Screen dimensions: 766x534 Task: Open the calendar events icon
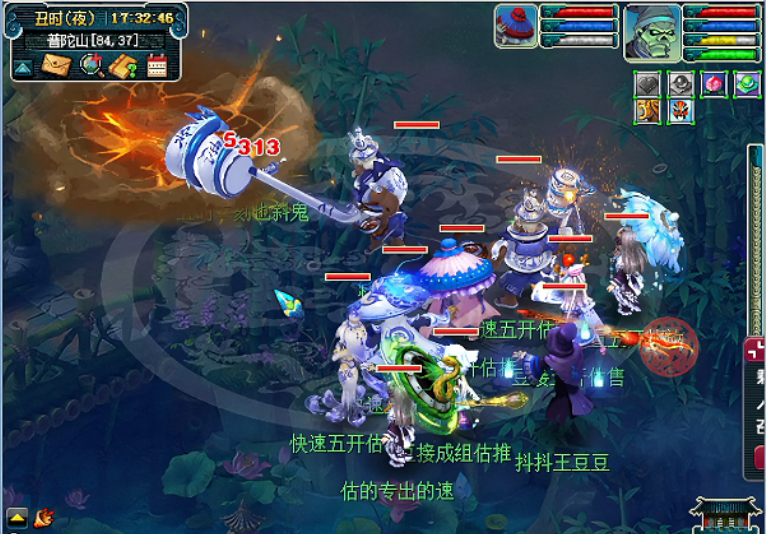pyautogui.click(x=157, y=66)
